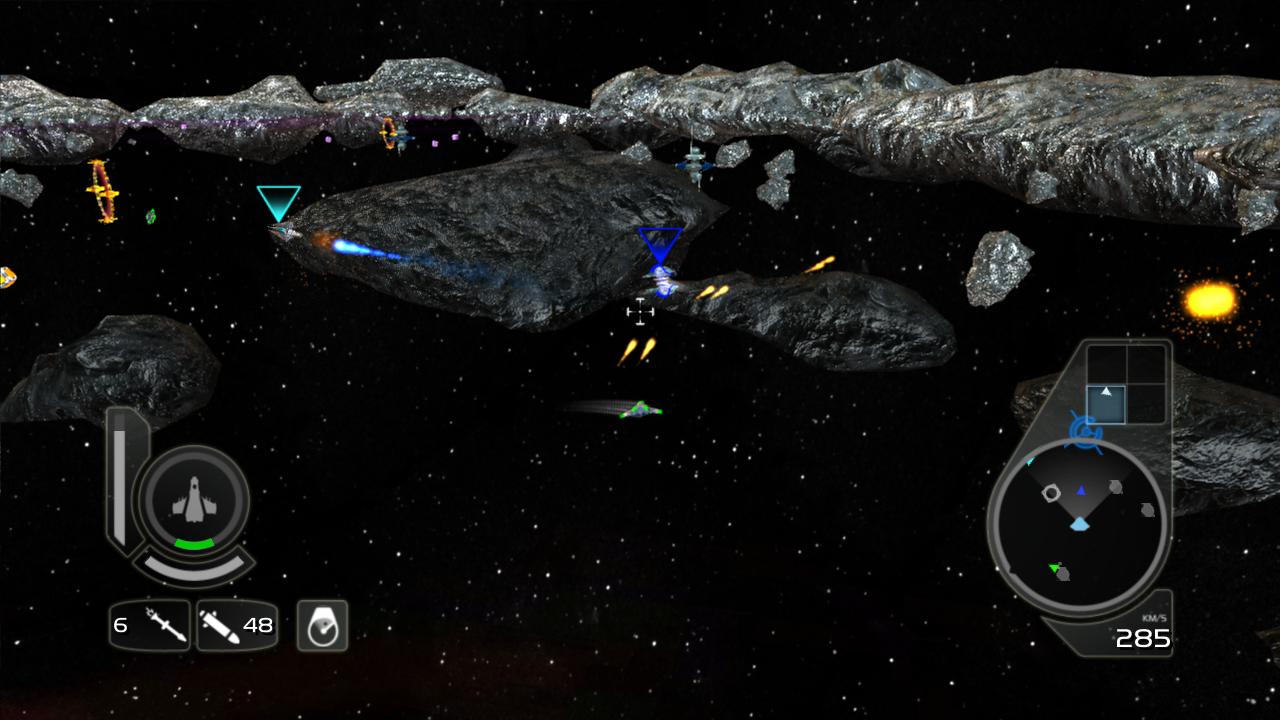Target the ship under the cyan triangle marker
The image size is (1280, 720).
tap(283, 233)
